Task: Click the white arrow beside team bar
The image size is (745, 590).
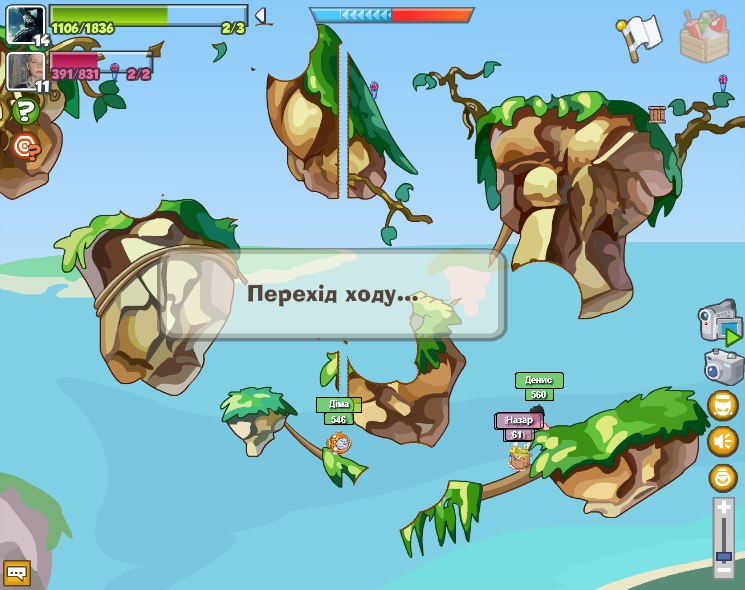Action: [x=260, y=16]
